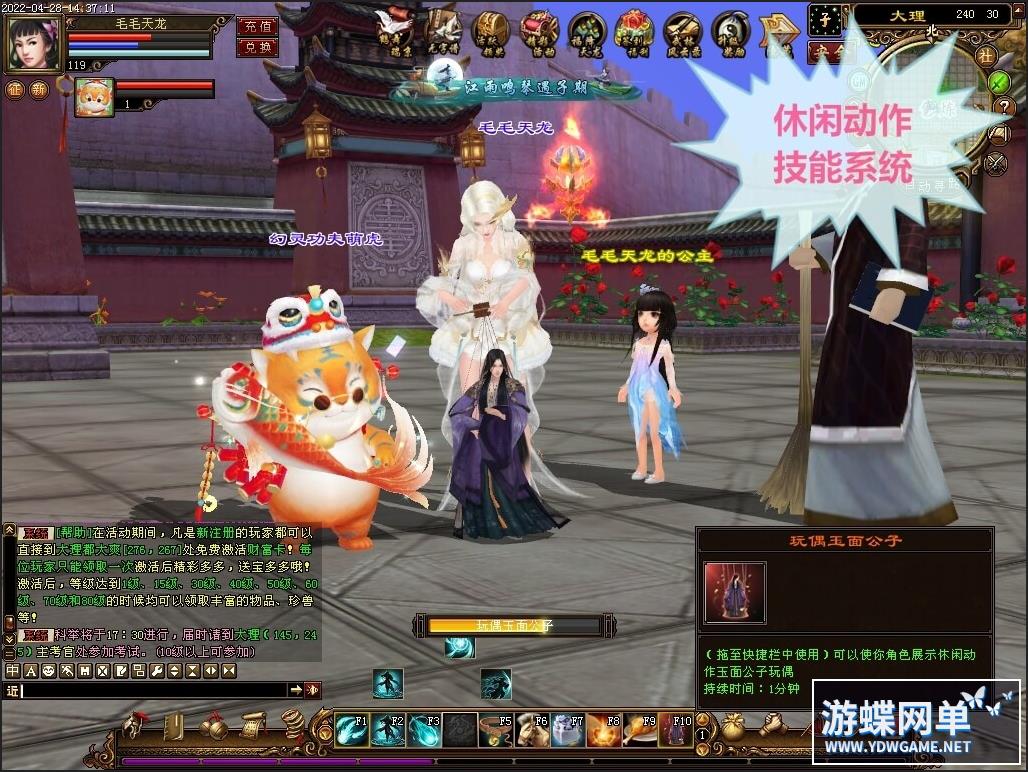The image size is (1028, 772).
Task: Open the round 新 button
Action: (39, 90)
